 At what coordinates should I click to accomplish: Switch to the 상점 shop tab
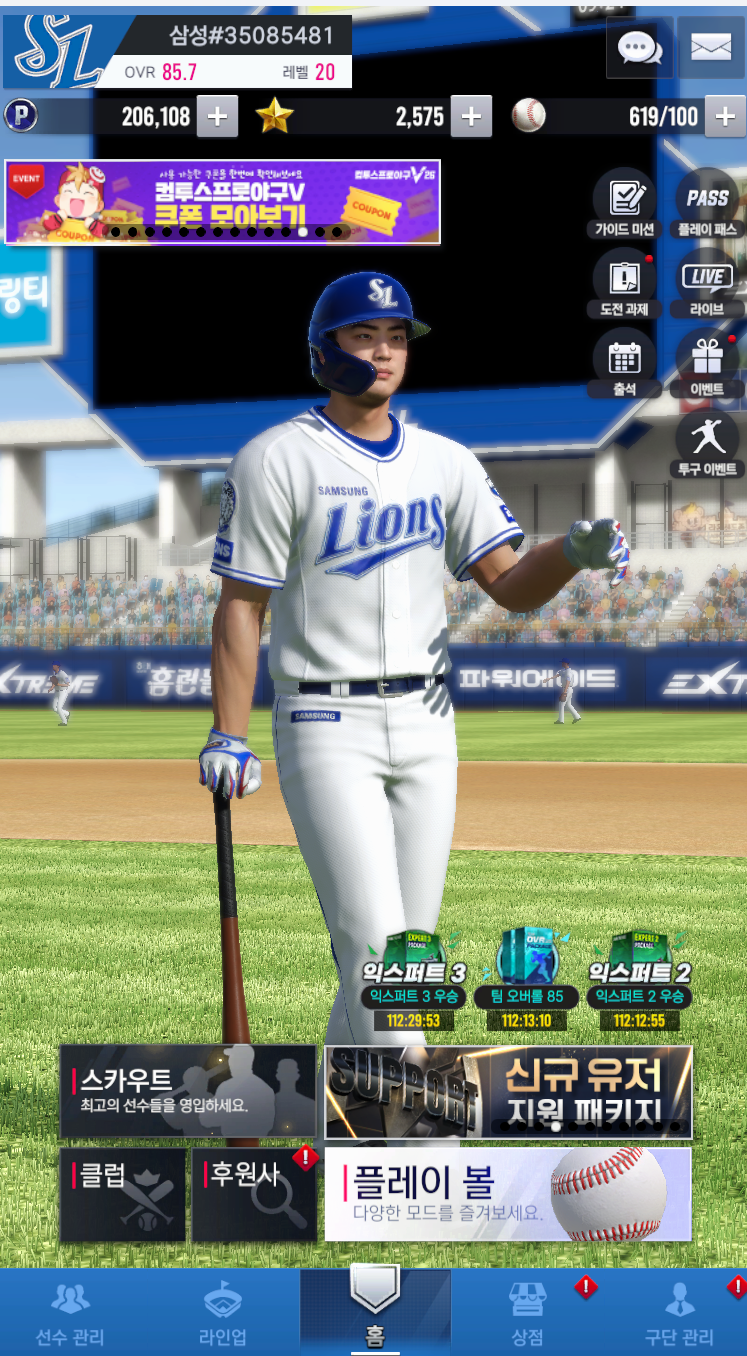click(x=527, y=1312)
